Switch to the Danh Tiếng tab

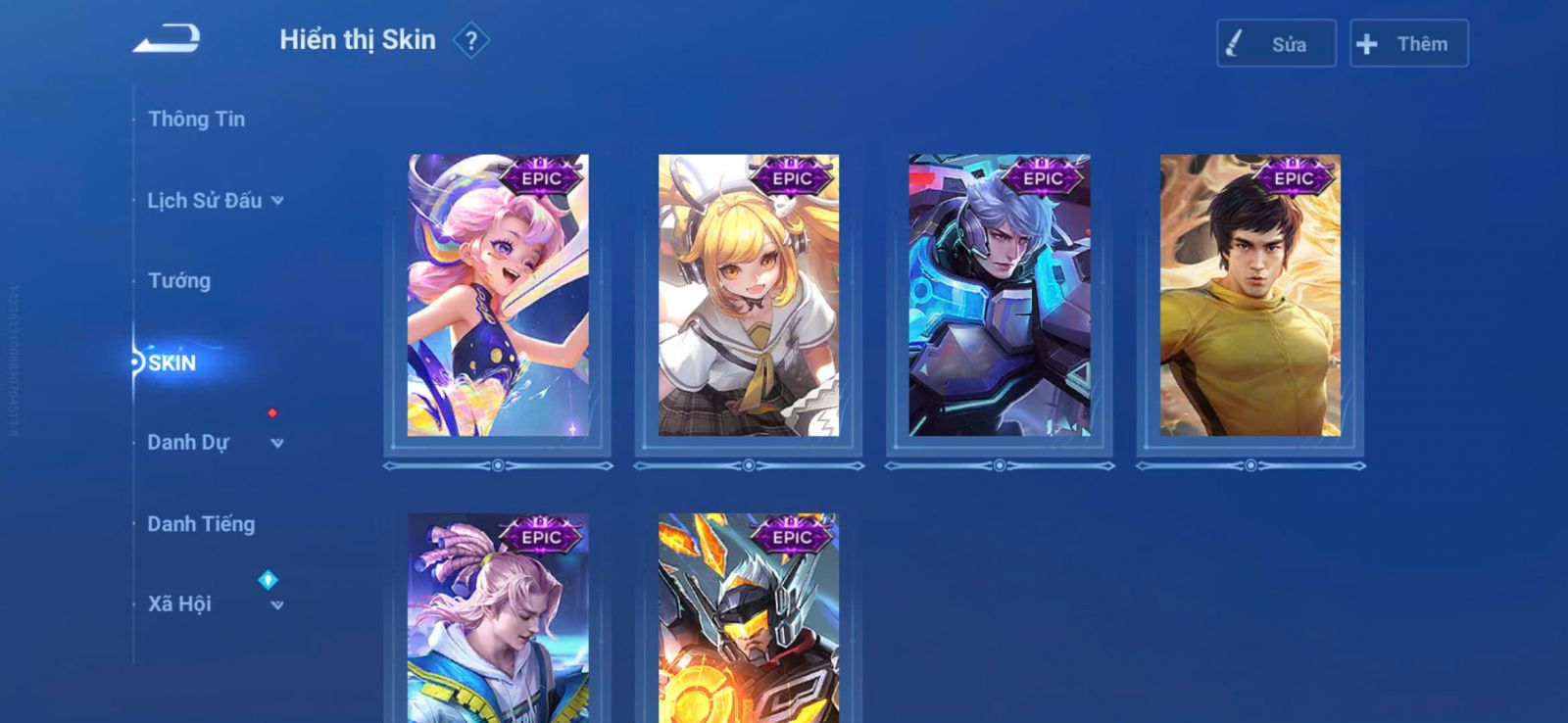click(x=201, y=524)
